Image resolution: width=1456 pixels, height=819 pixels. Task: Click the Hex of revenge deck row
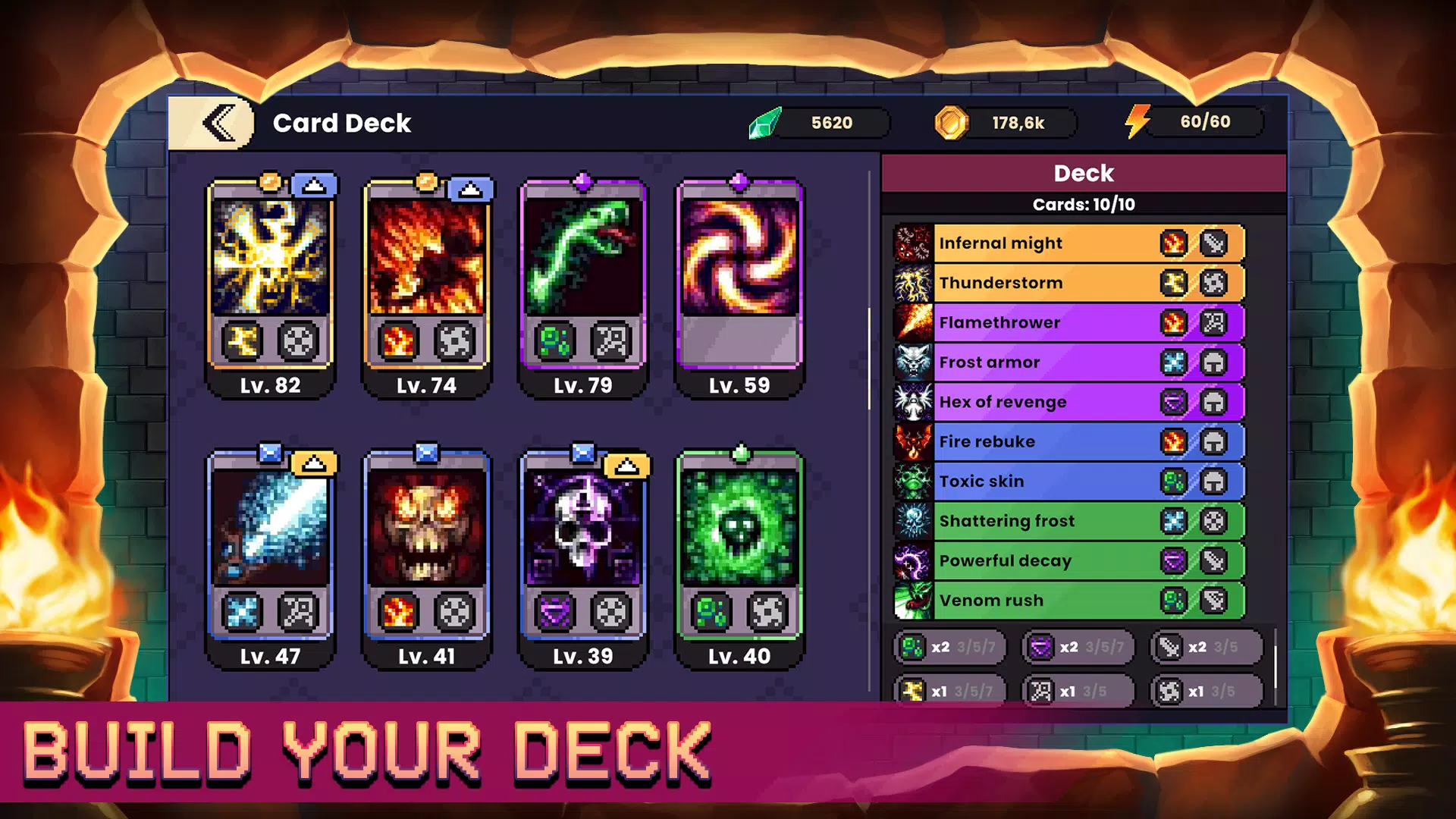[1046, 402]
